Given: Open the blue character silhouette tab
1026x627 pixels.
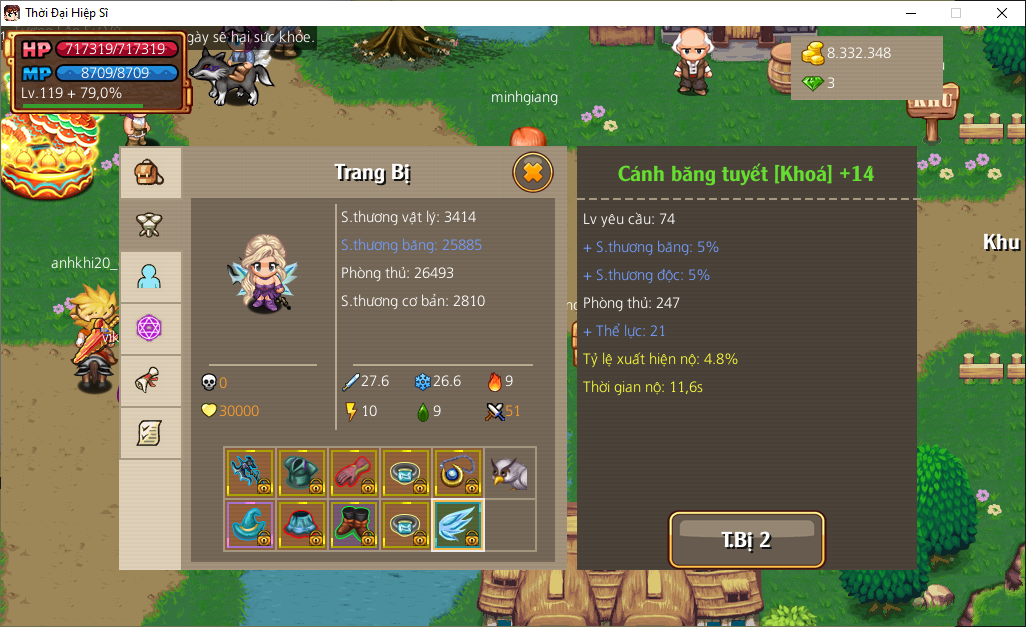Looking at the screenshot, I should point(150,277).
